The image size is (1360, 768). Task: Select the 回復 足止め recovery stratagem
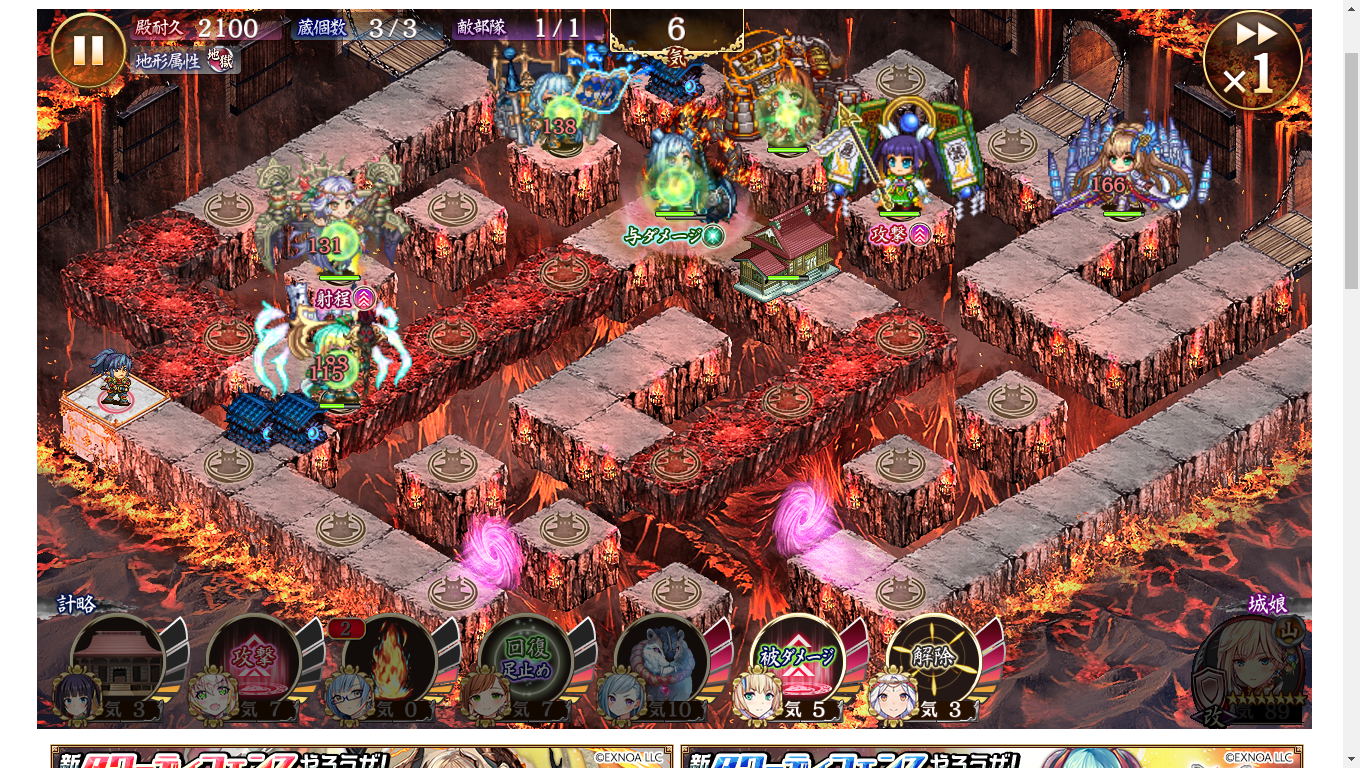[x=525, y=660]
